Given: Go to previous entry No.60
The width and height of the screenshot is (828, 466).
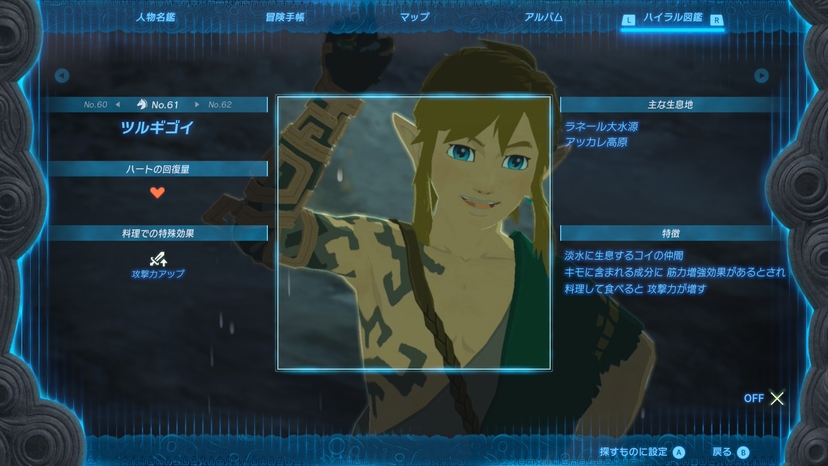Looking at the screenshot, I should pyautogui.click(x=103, y=104).
